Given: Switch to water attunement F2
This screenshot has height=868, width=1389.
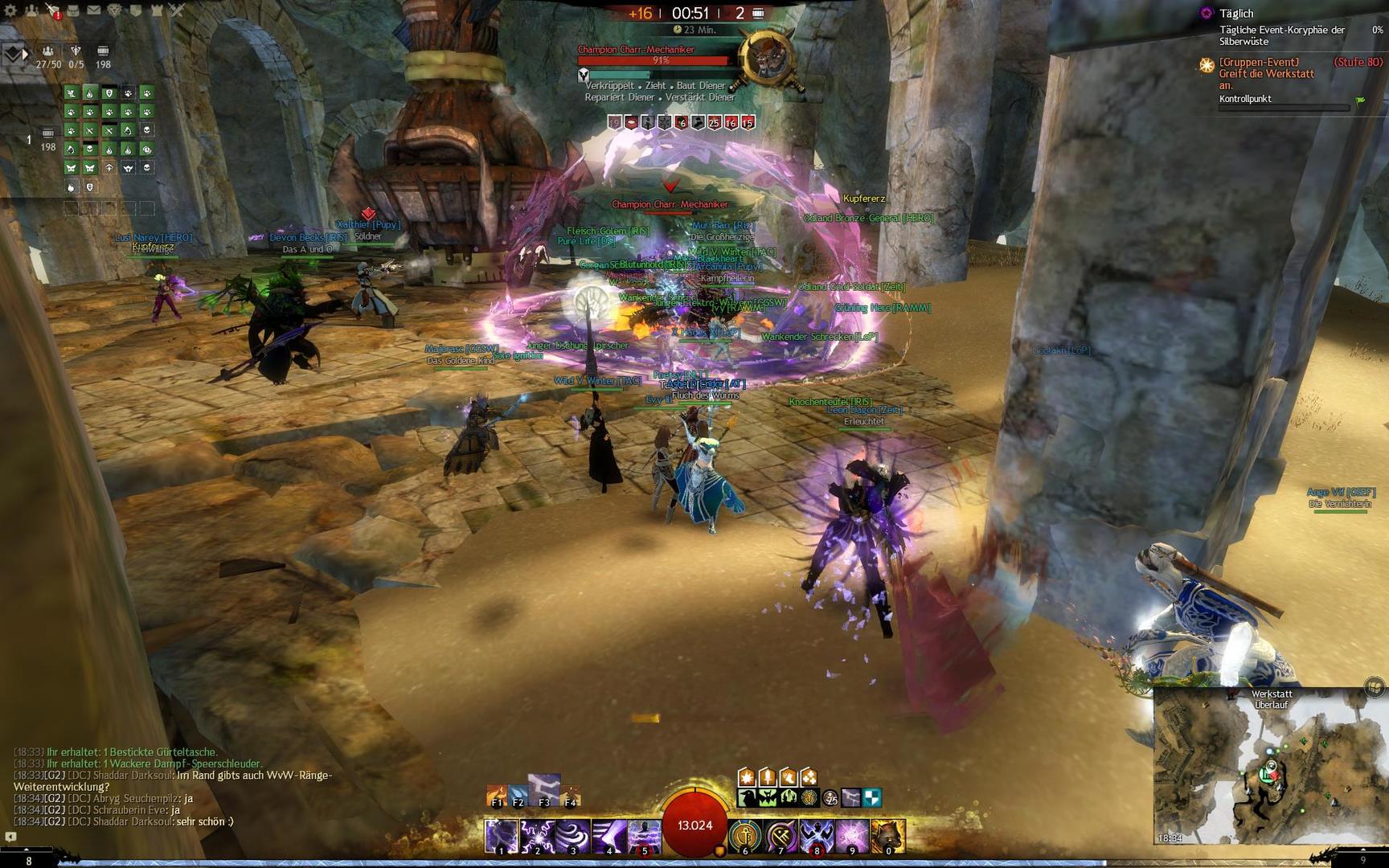Looking at the screenshot, I should [x=519, y=795].
